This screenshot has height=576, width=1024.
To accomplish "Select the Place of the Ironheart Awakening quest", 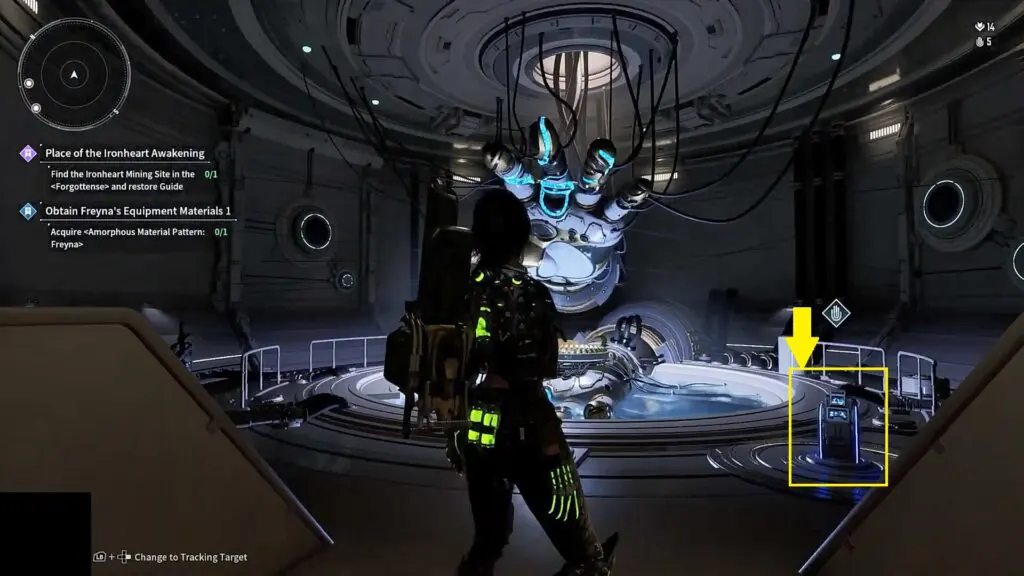I will tap(124, 153).
